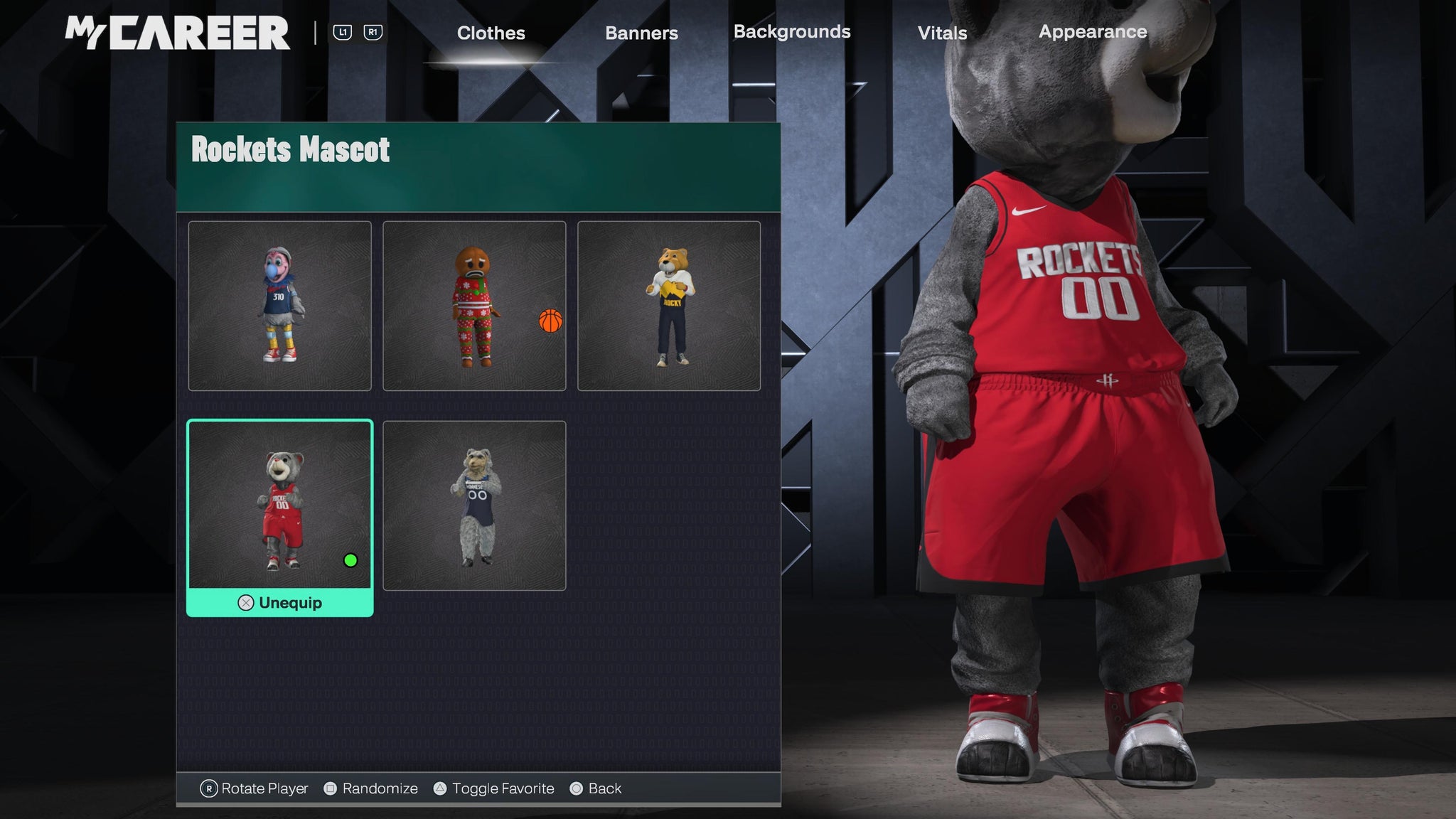Viewport: 1456px width, 819px height.
Task: Go to the Backgrounds tab
Action: 792,32
